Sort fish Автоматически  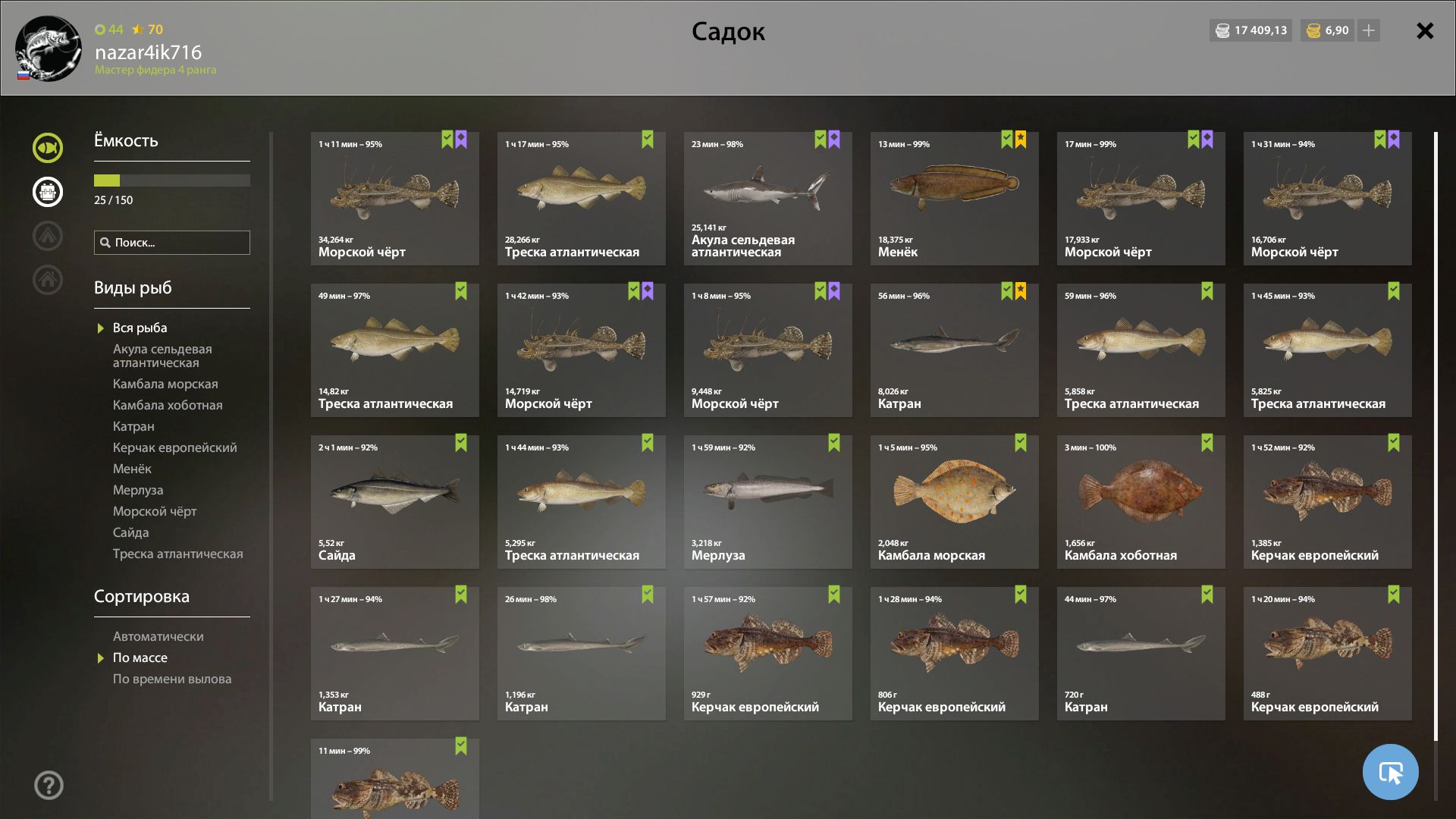158,636
